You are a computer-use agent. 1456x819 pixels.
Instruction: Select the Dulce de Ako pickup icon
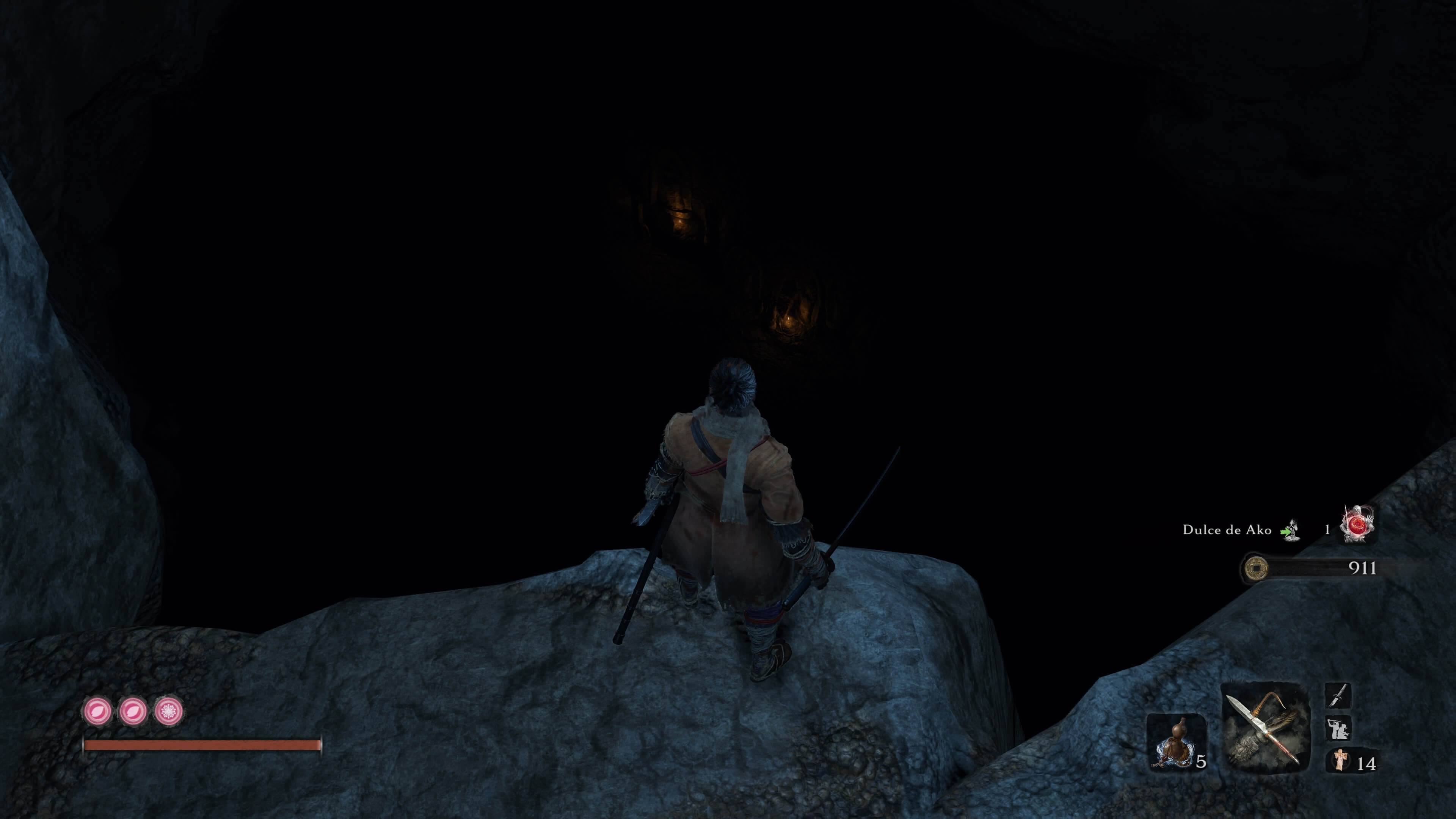click(x=1291, y=530)
